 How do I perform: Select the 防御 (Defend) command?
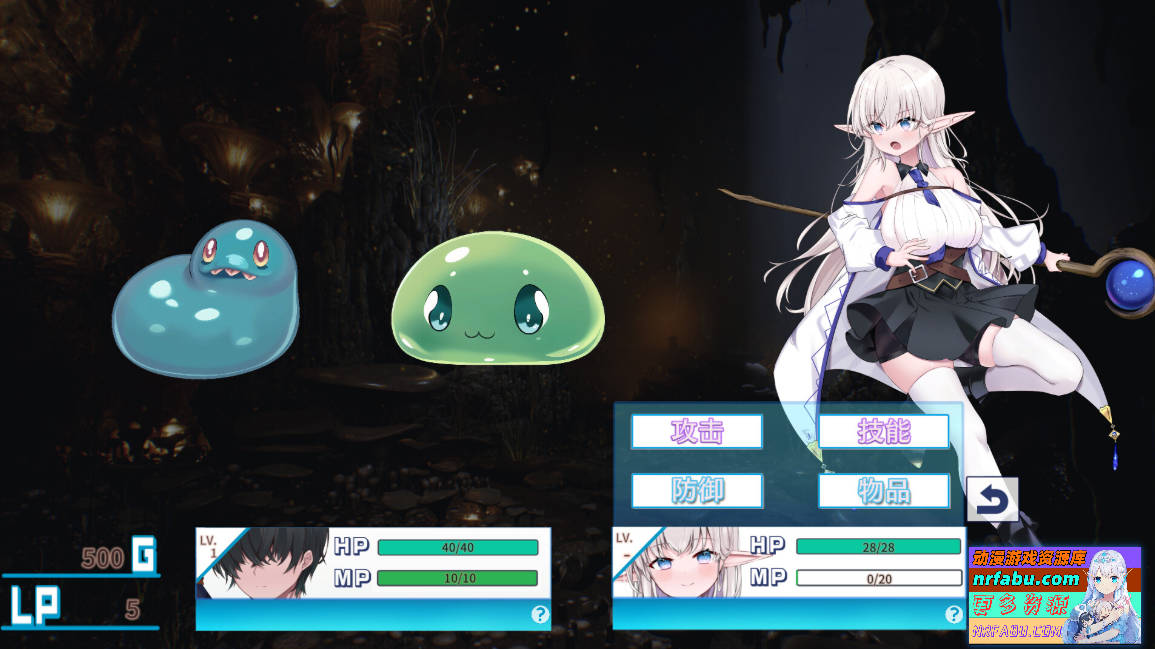(697, 491)
